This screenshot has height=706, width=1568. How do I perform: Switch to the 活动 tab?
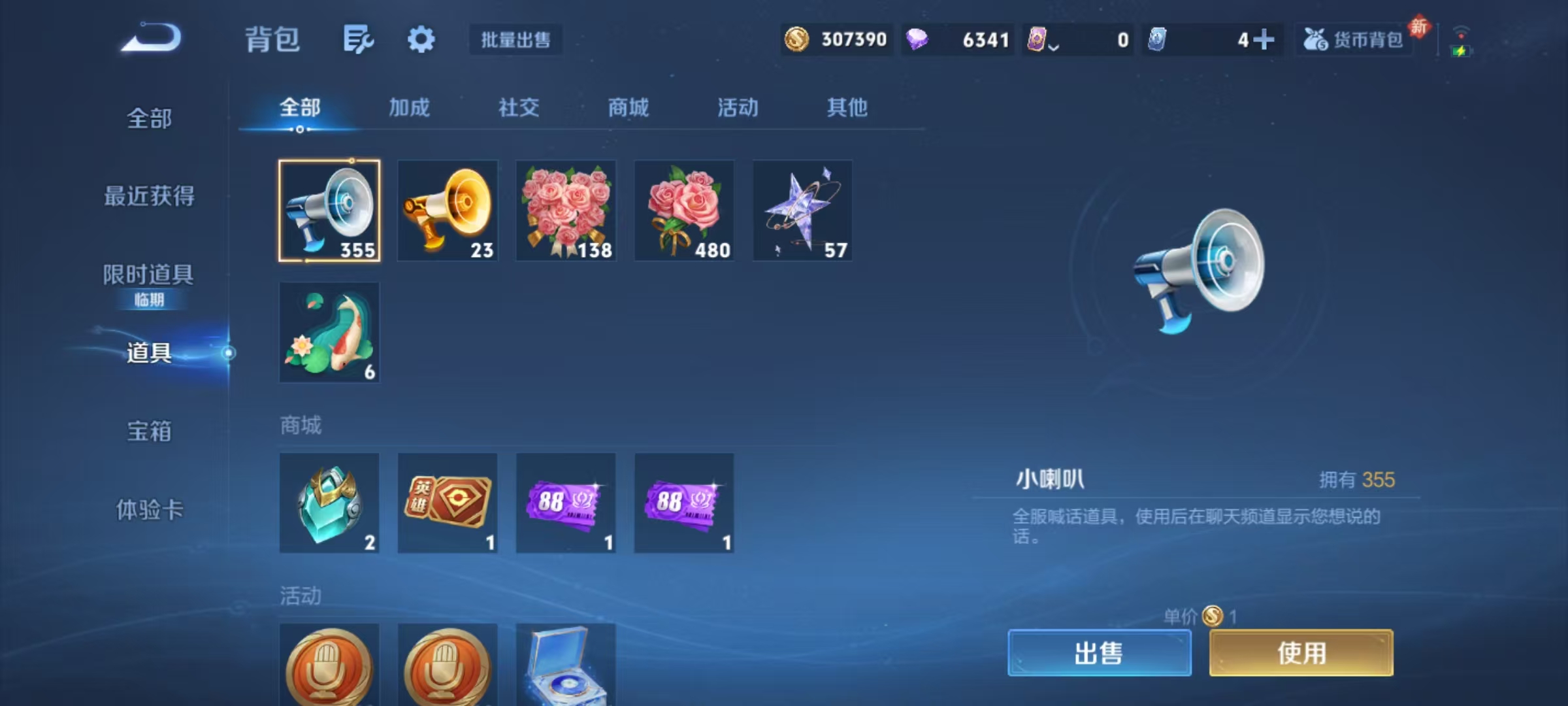(737, 108)
